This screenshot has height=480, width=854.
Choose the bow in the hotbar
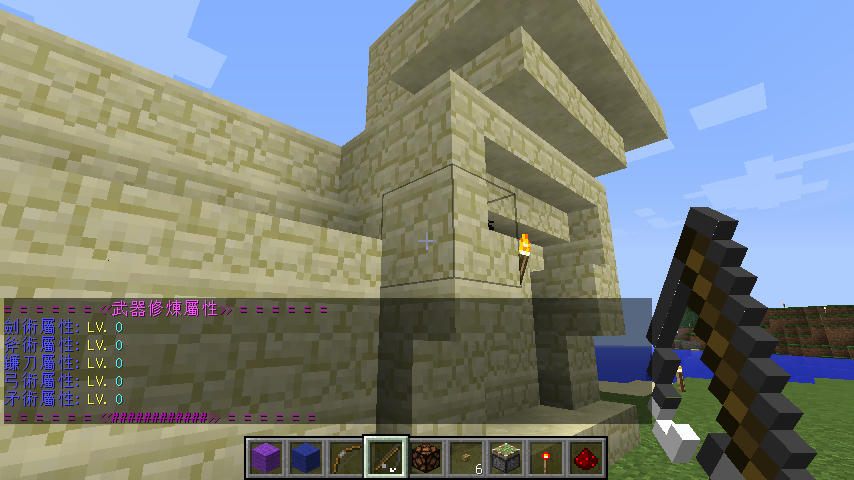pos(345,458)
